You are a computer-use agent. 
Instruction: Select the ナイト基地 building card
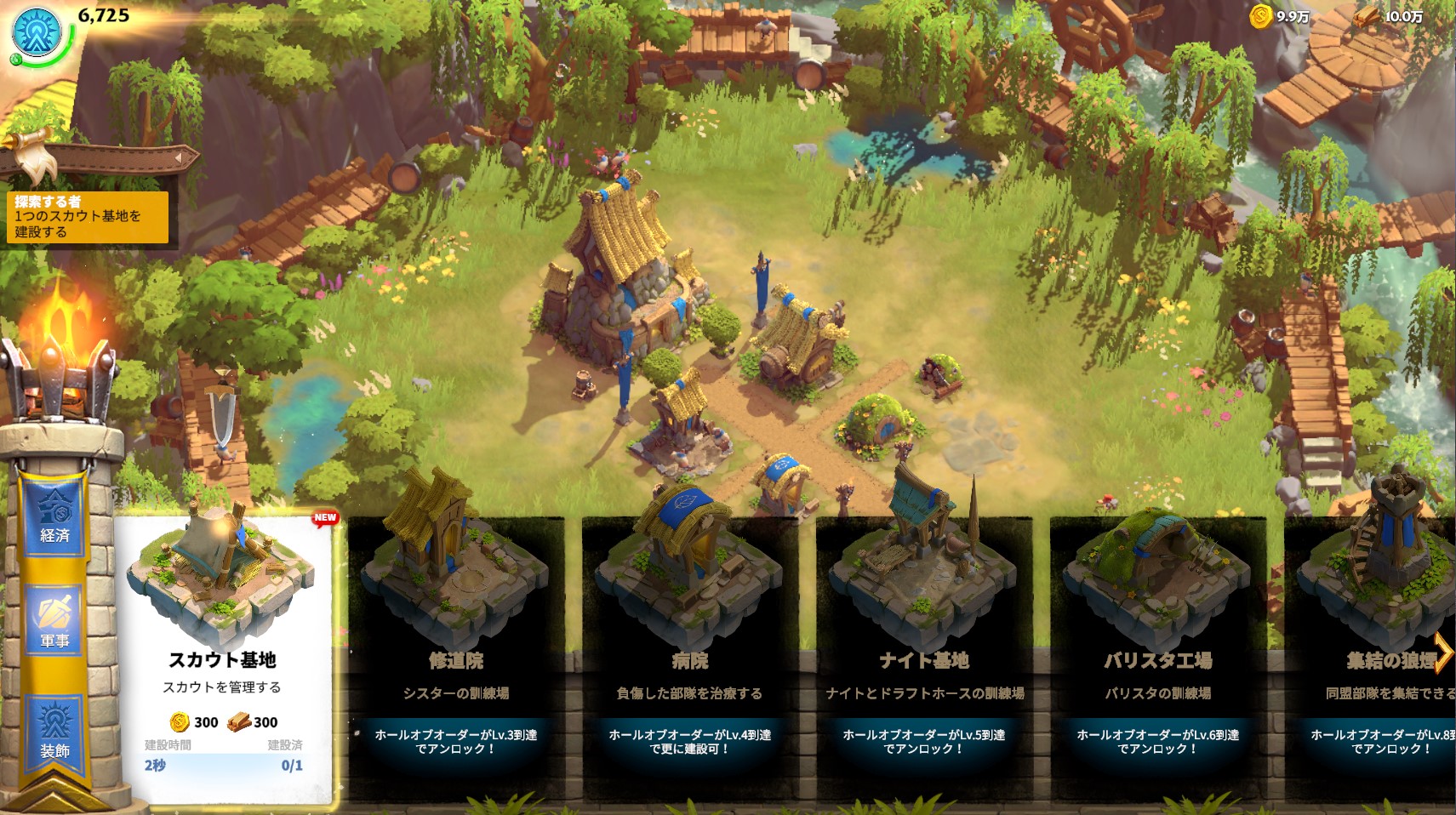(923, 647)
